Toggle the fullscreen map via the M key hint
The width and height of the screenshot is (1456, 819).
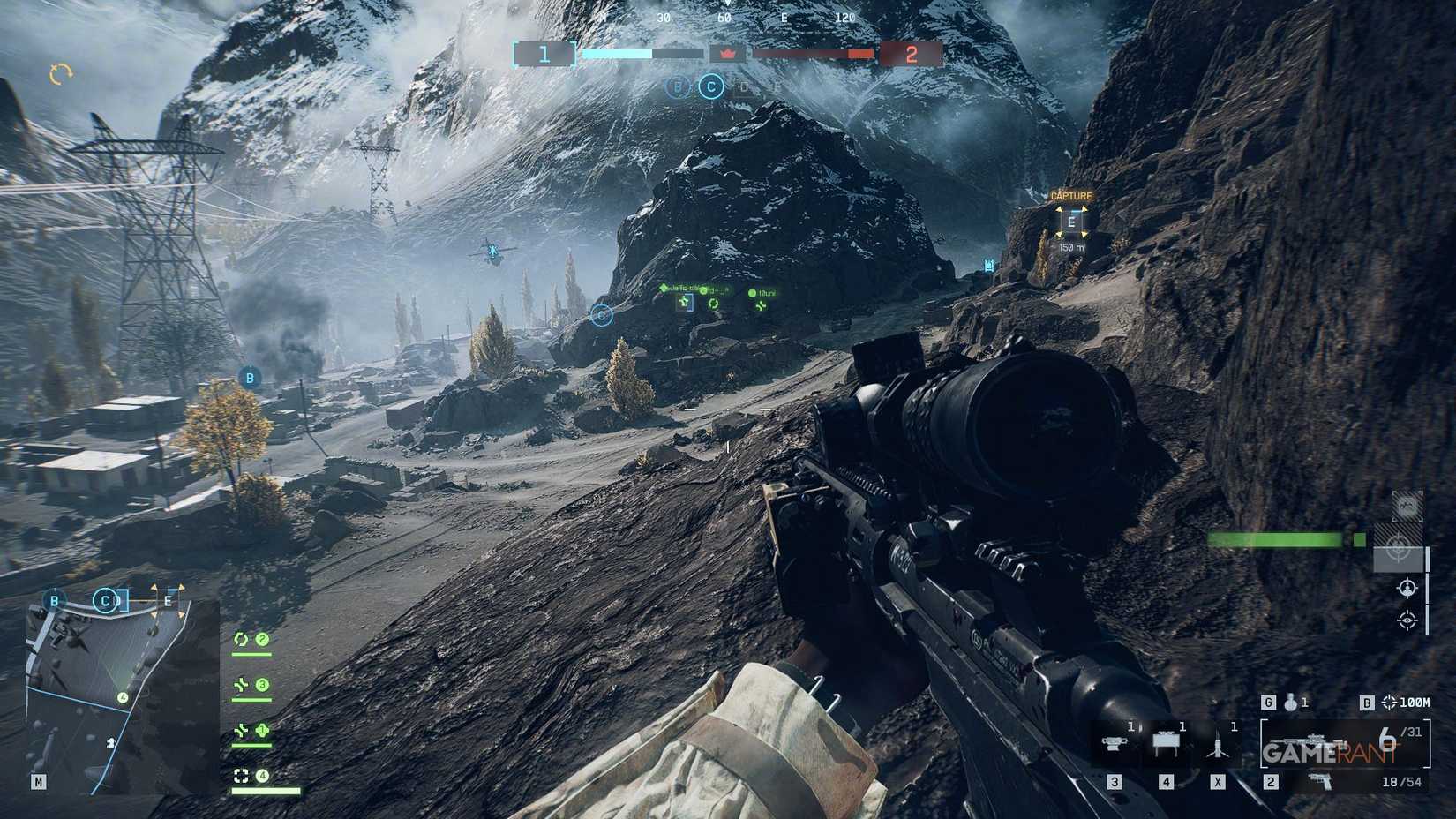tap(37, 781)
